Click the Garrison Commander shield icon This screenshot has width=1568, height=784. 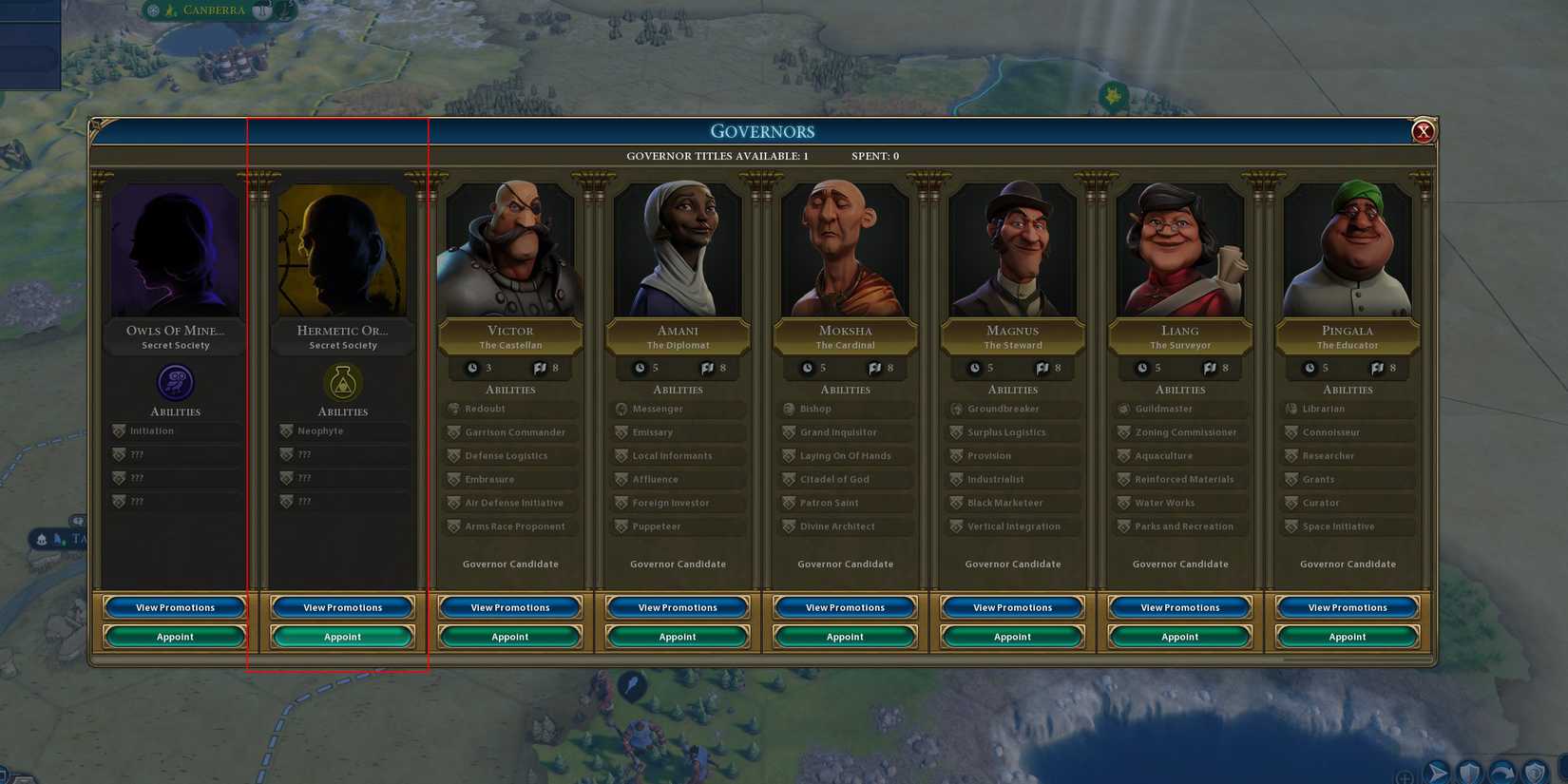[x=454, y=432]
